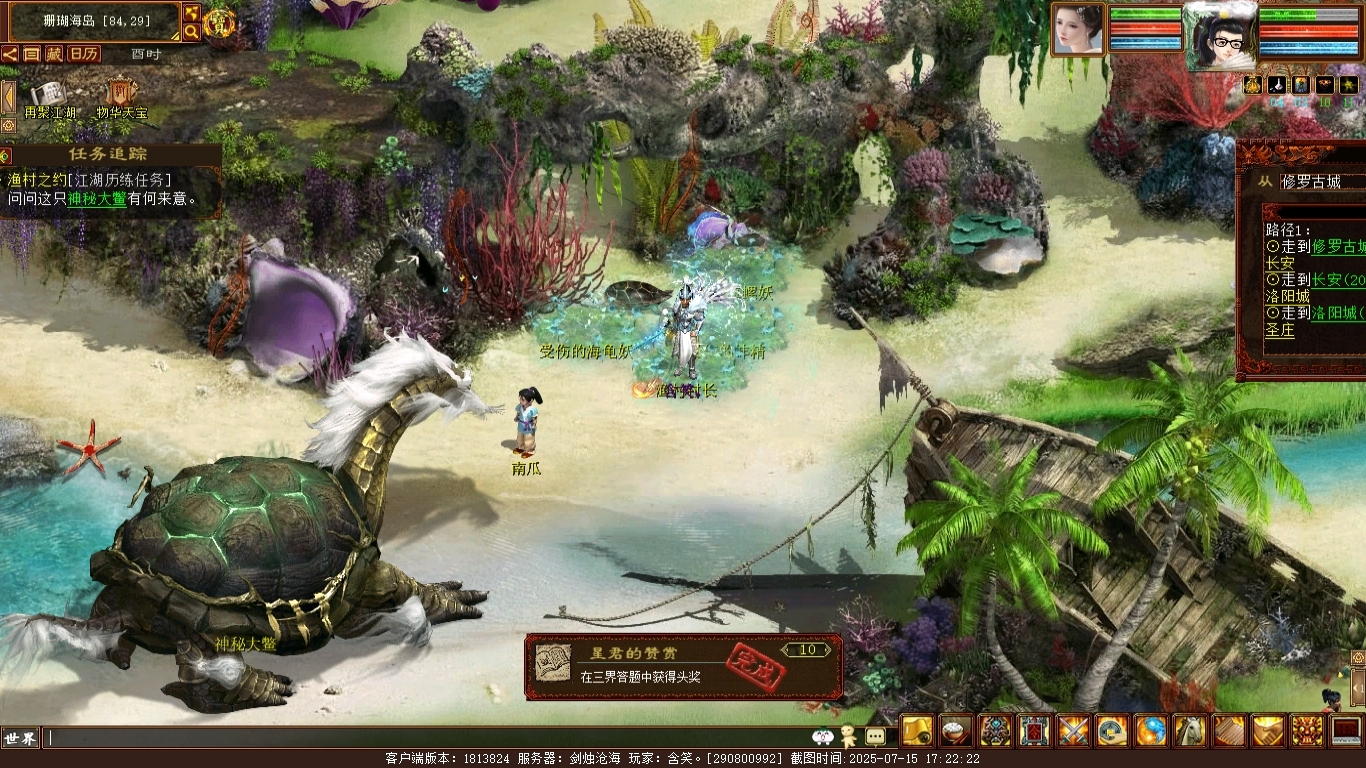Click the chat input field beside 世界
Viewport: 1366px width, 768px height.
click(x=420, y=738)
